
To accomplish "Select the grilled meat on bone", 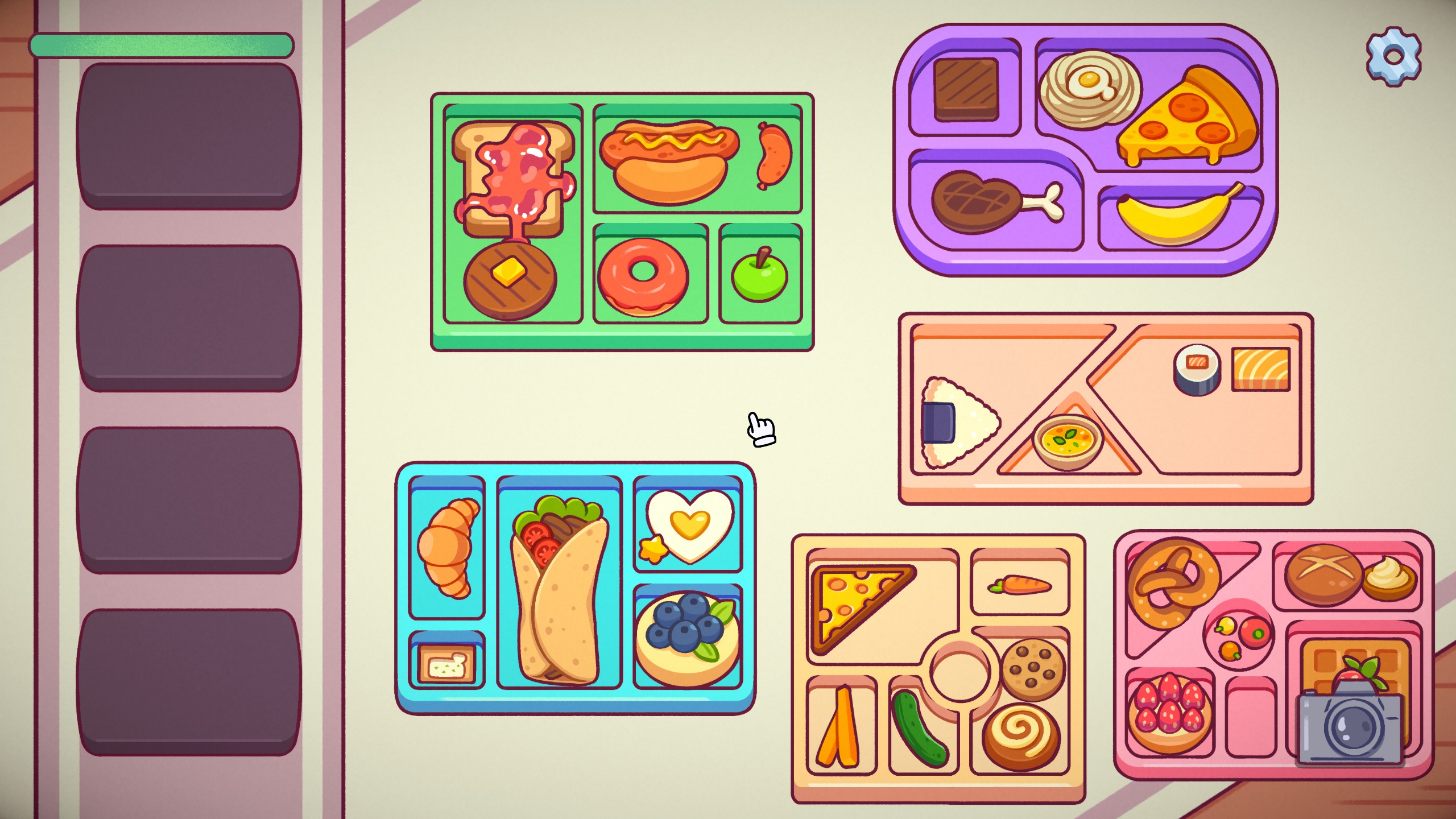I will click(x=990, y=202).
